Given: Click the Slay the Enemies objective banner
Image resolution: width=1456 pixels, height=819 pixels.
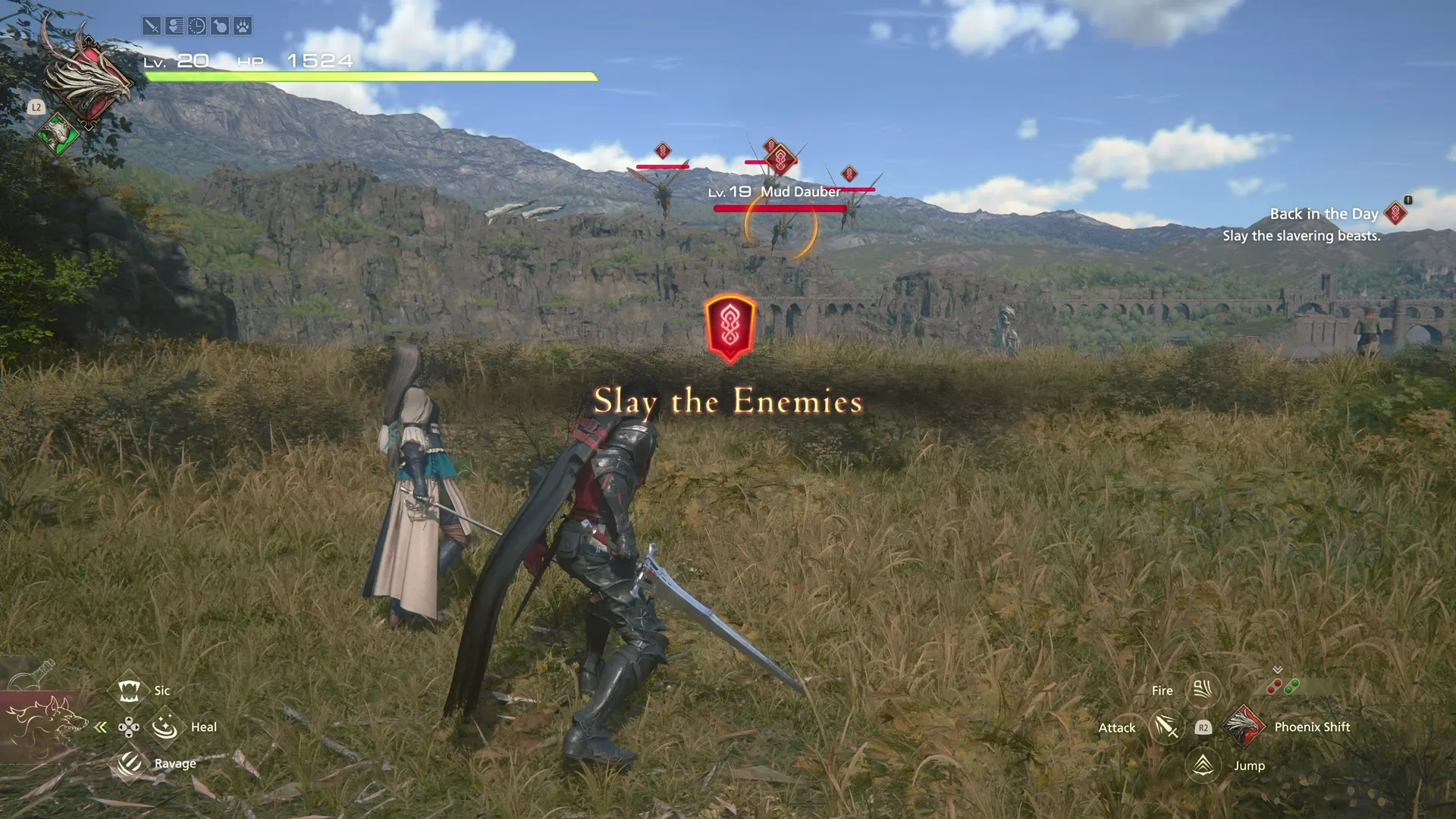Looking at the screenshot, I should coord(729,401).
